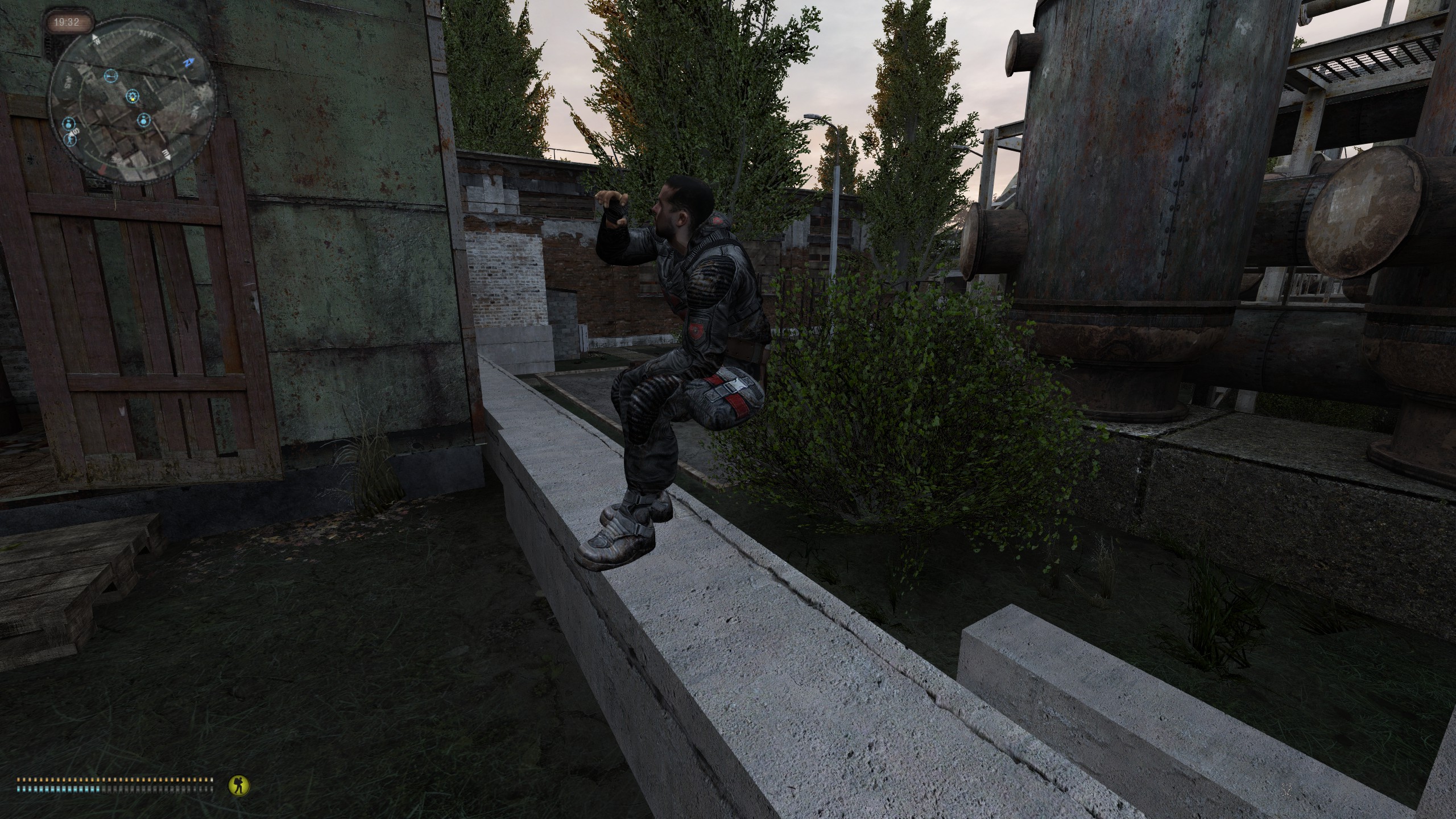Click the crouched stalker silhouette blip on the minimap

(71, 140)
